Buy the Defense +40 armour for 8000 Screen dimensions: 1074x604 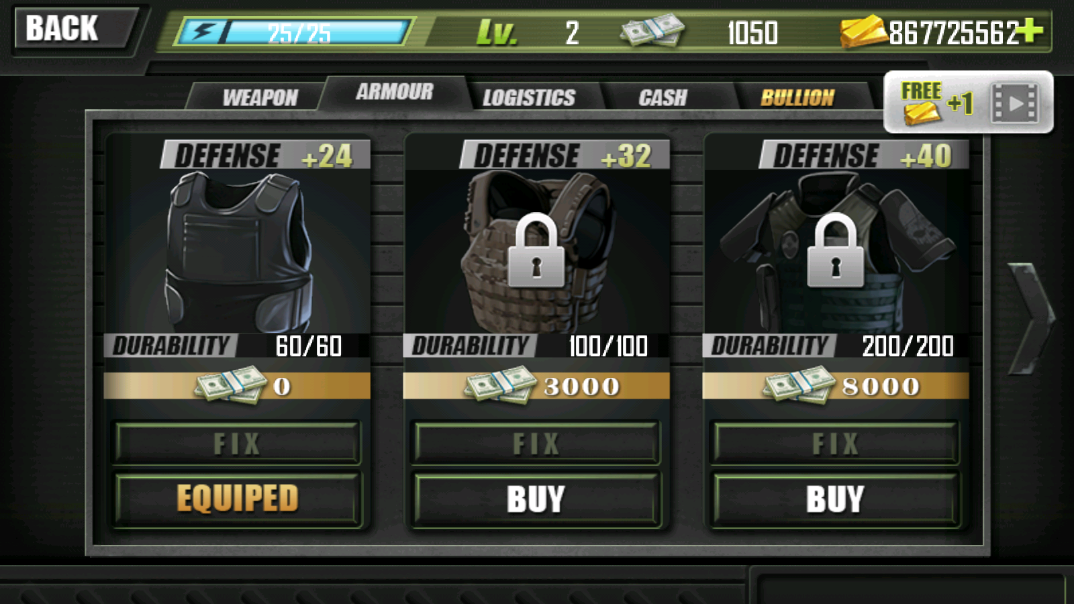coord(835,499)
